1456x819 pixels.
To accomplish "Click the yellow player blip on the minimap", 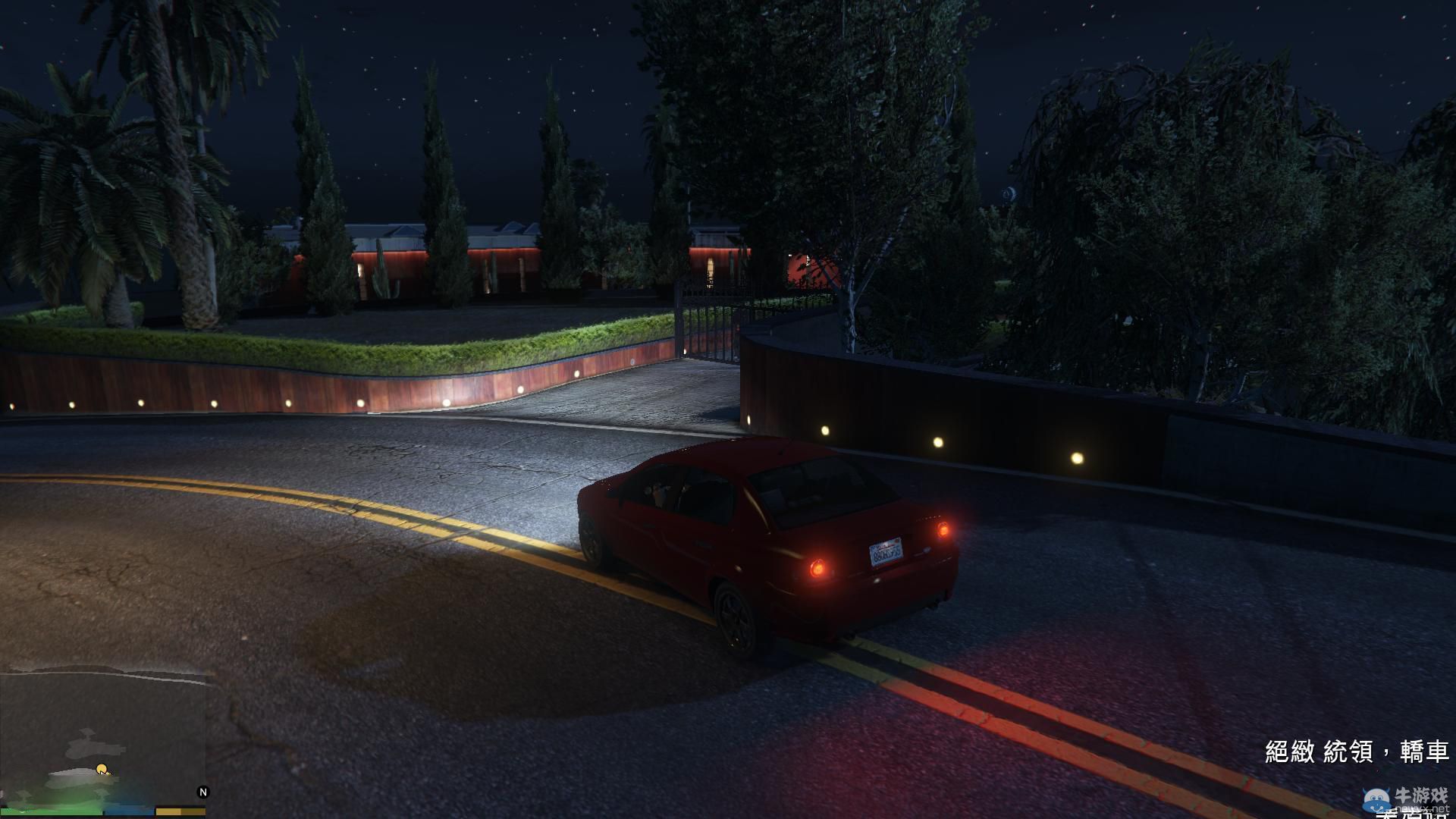I will click(102, 770).
